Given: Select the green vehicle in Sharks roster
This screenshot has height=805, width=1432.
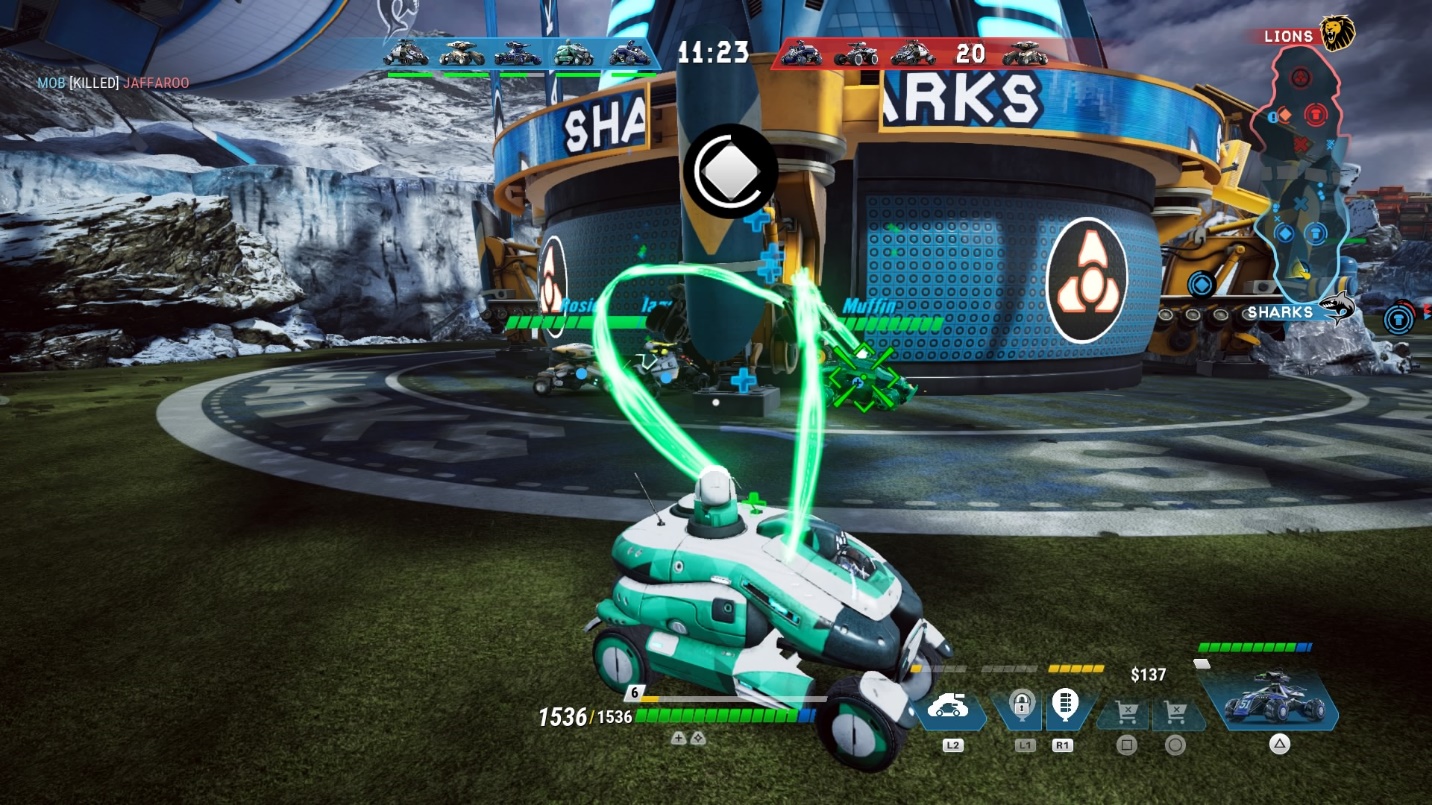Looking at the screenshot, I should click(573, 53).
